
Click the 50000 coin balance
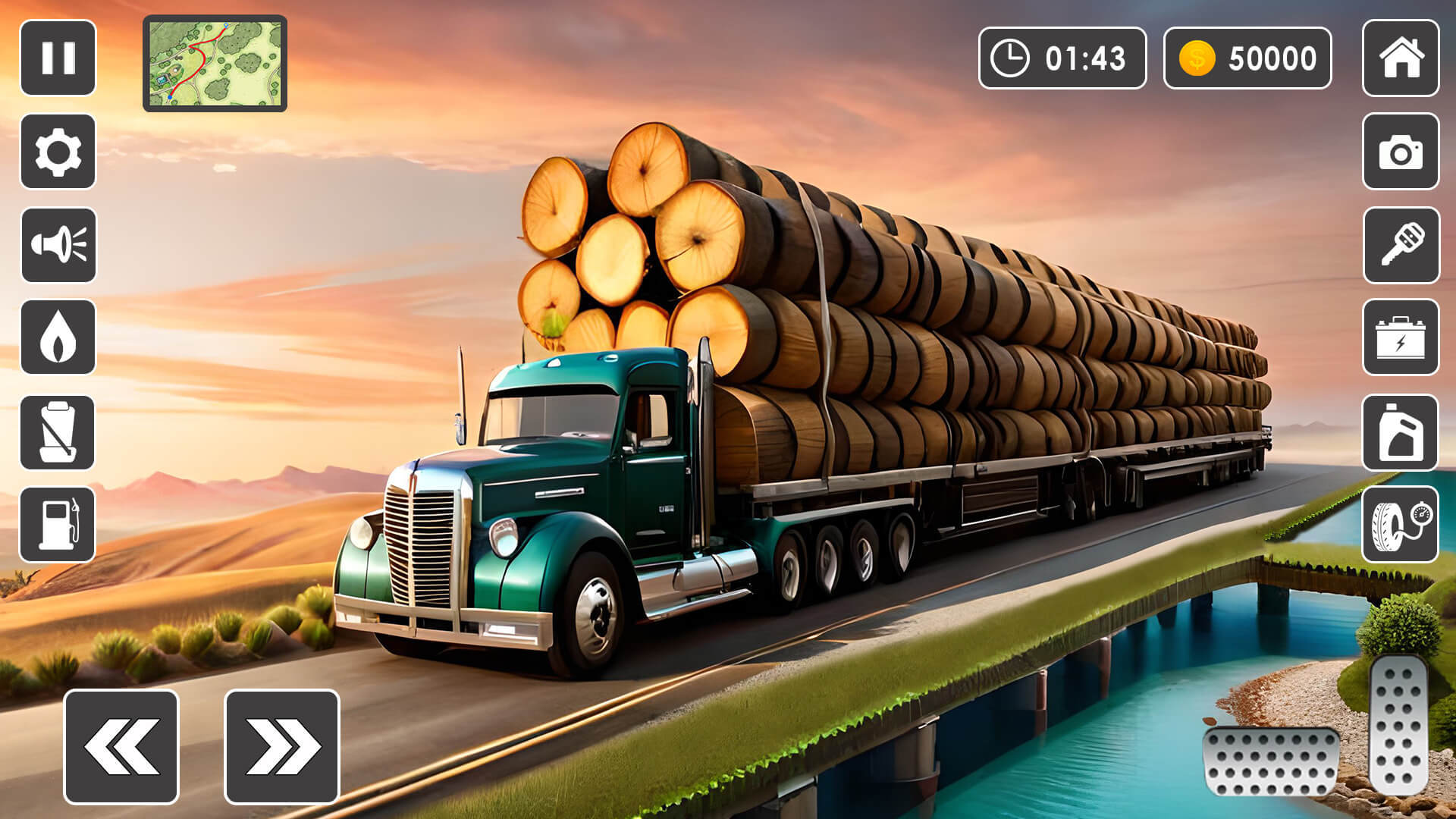[x=1247, y=57]
